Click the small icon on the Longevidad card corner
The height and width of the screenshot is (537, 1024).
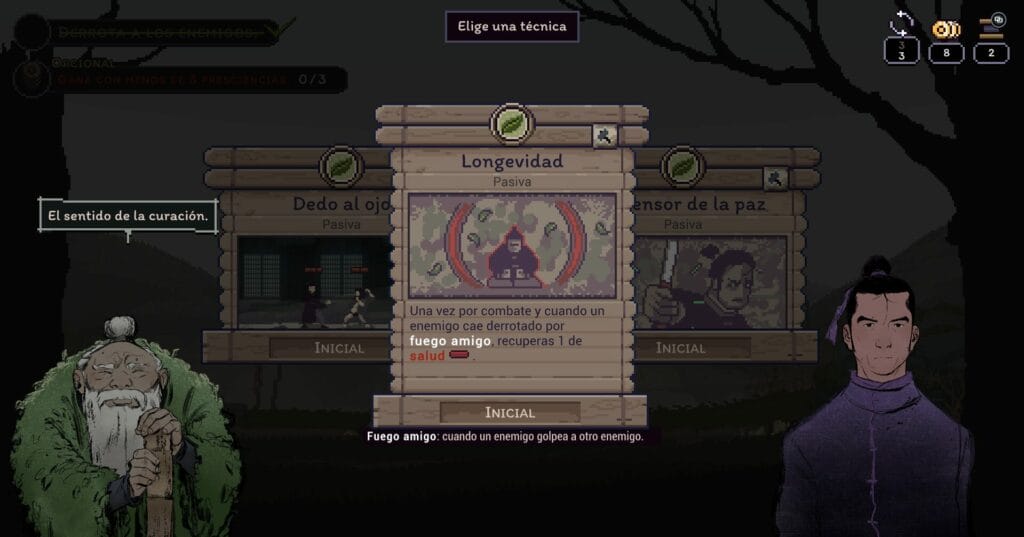point(605,136)
